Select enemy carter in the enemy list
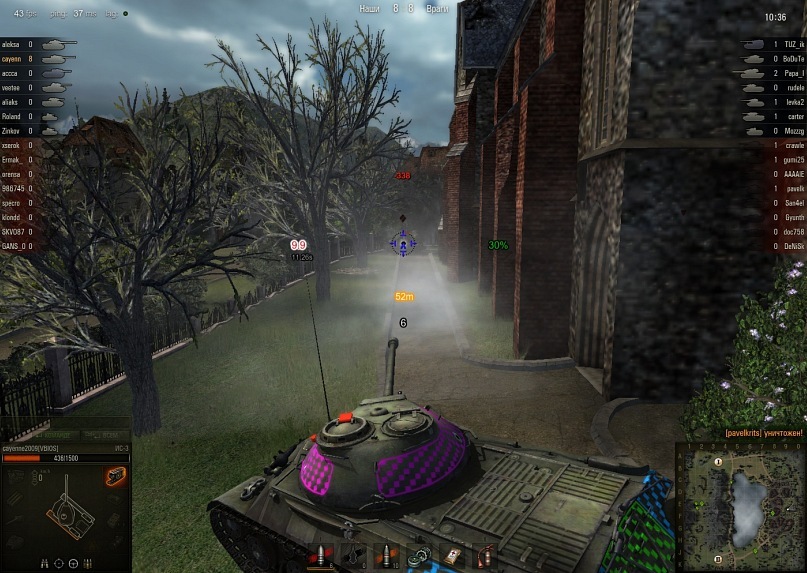Viewport: 807px width, 573px height. coord(795,116)
